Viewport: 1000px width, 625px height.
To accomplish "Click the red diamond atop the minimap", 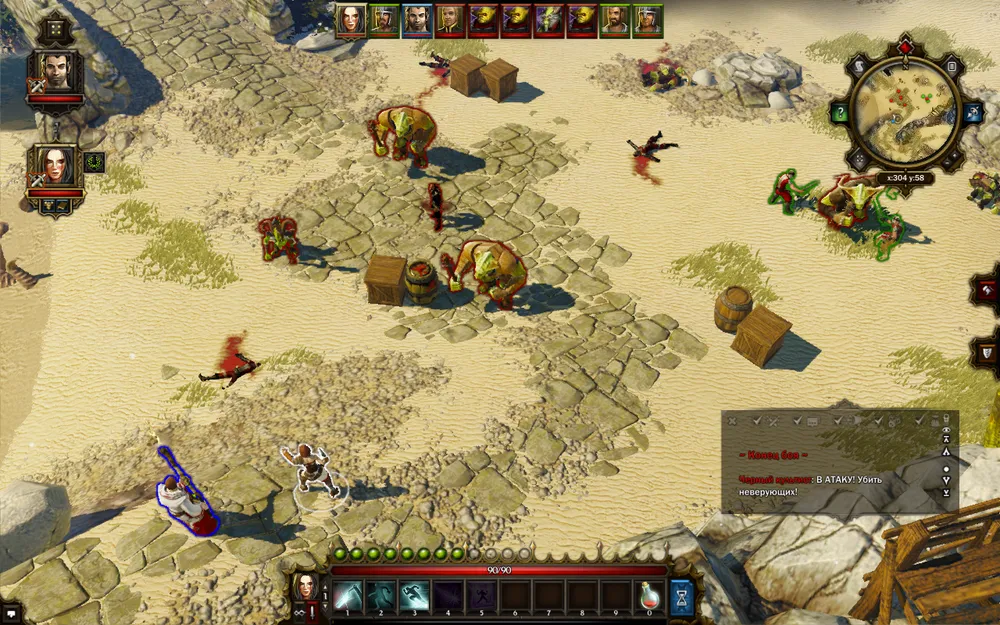I will [905, 46].
